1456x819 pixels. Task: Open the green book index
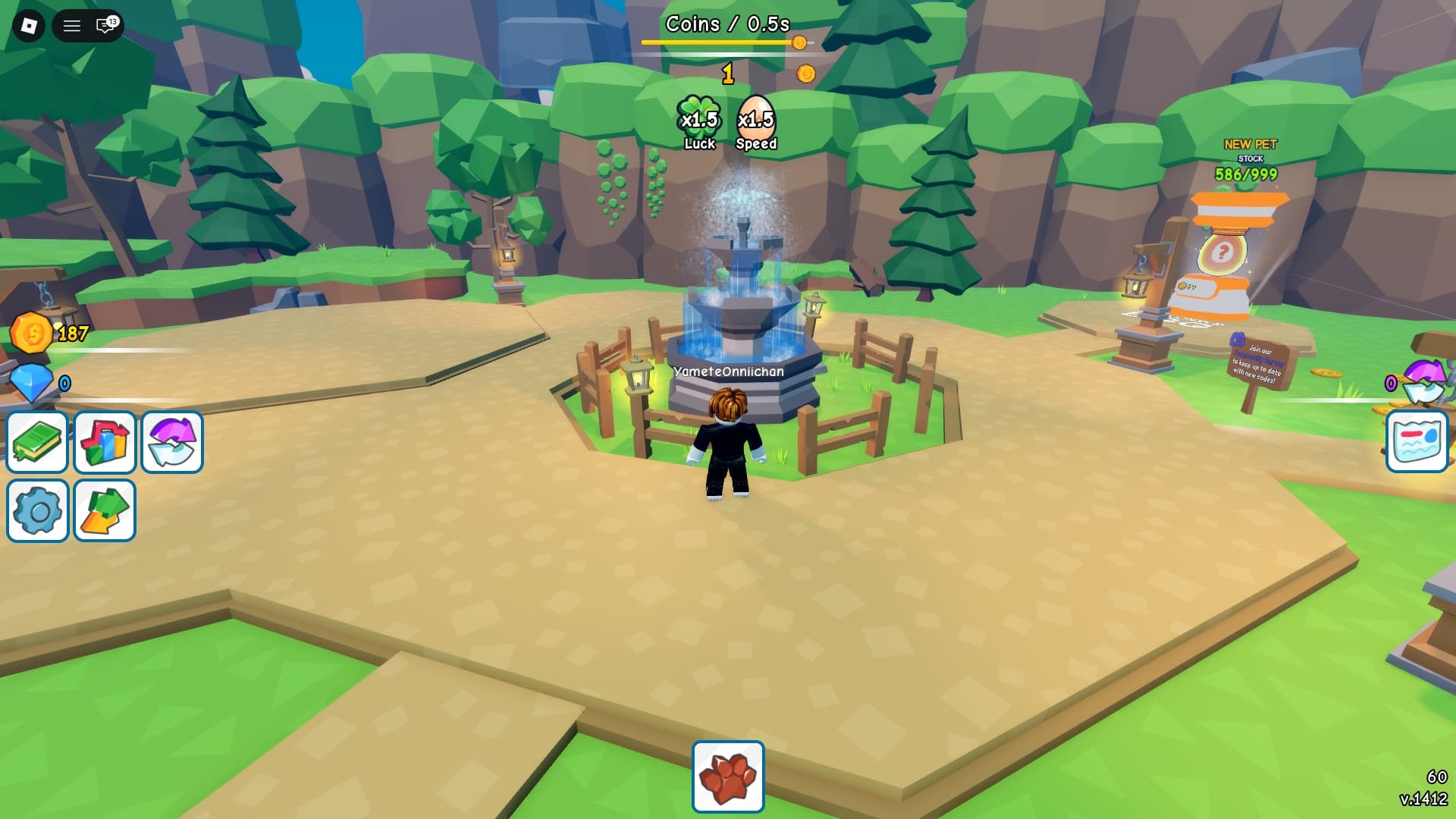coord(37,442)
